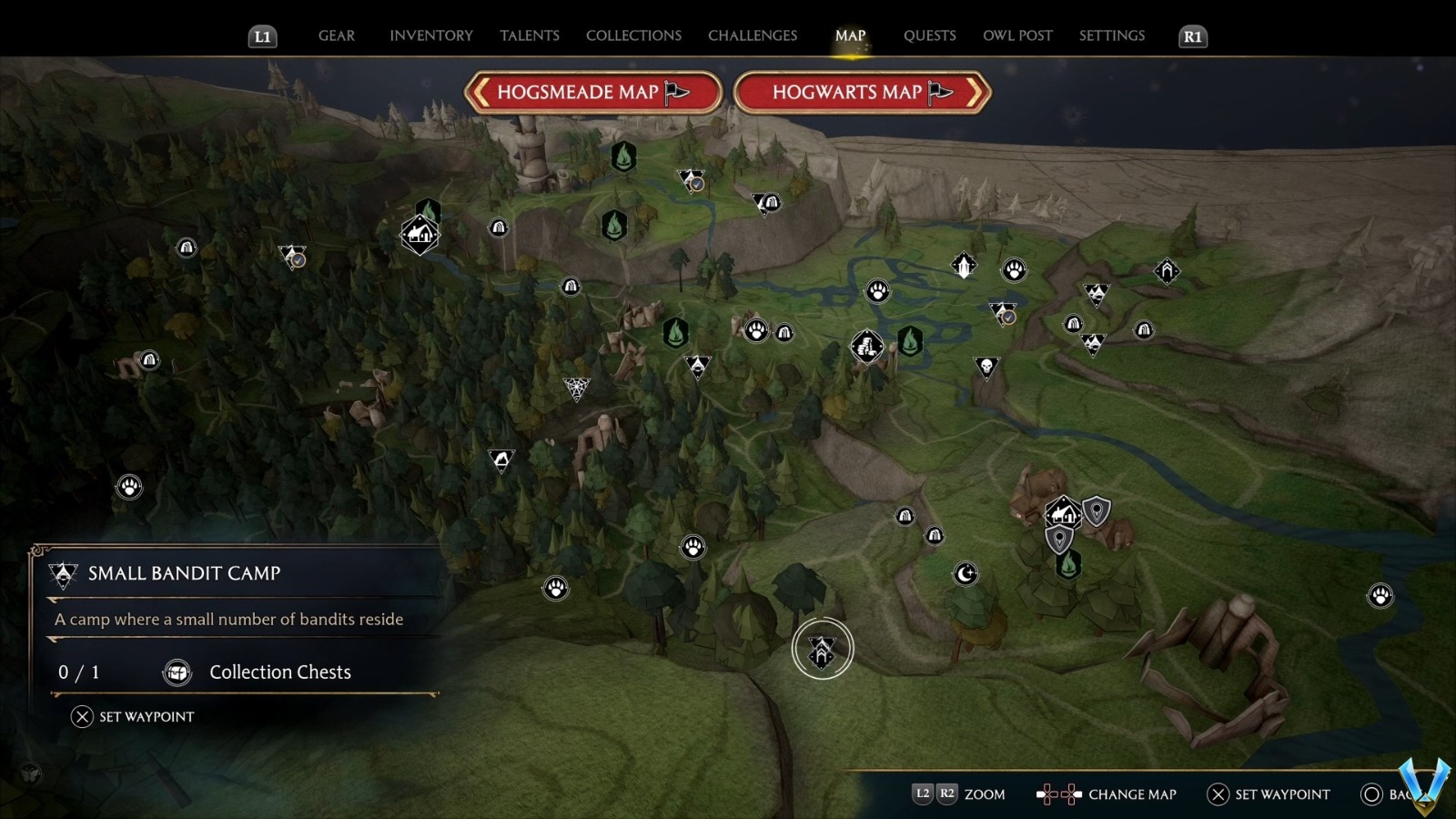
Task: Click the Ancient Magic Hotspot icon
Action: (961, 266)
